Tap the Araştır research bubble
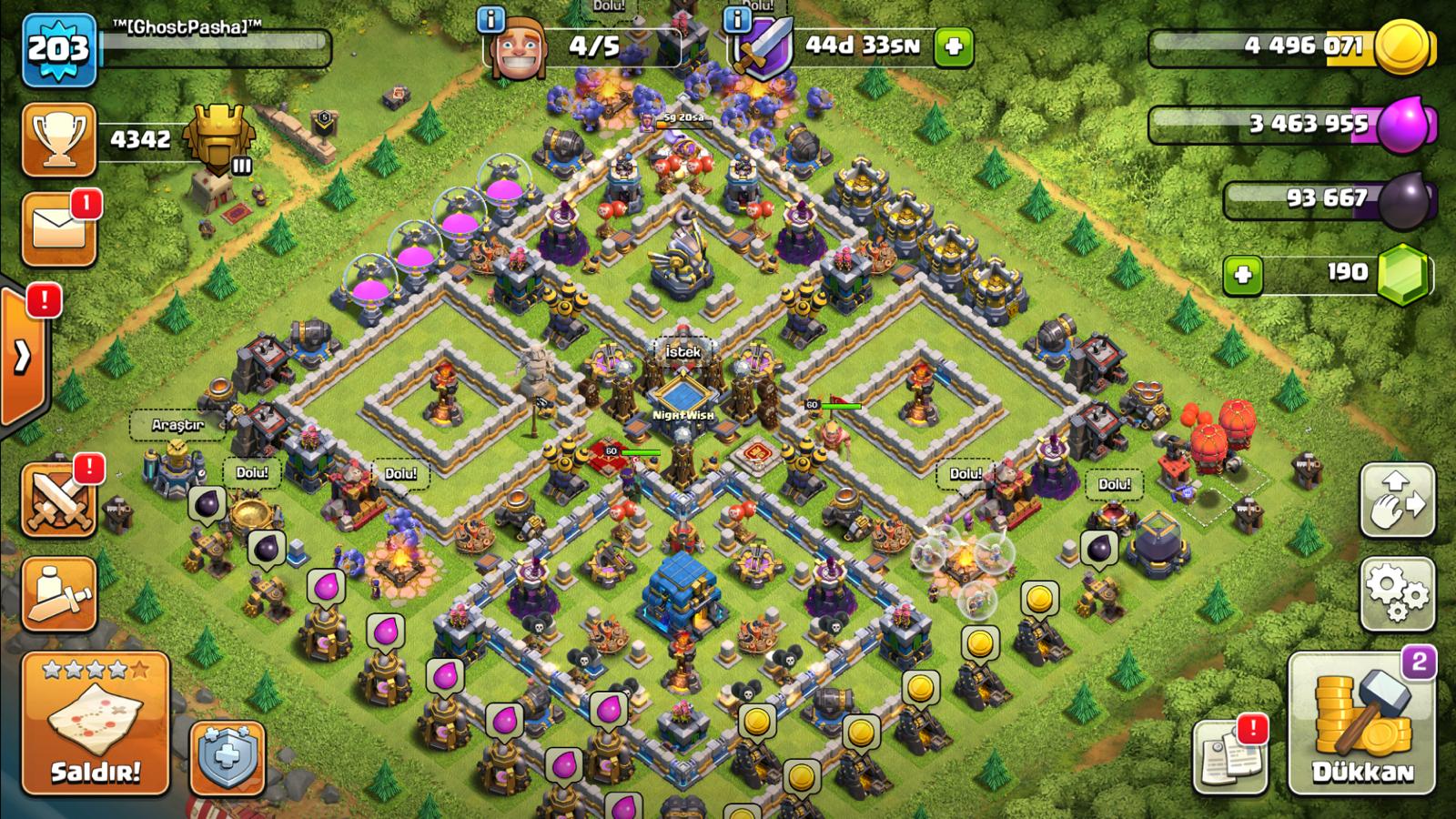 177,425
